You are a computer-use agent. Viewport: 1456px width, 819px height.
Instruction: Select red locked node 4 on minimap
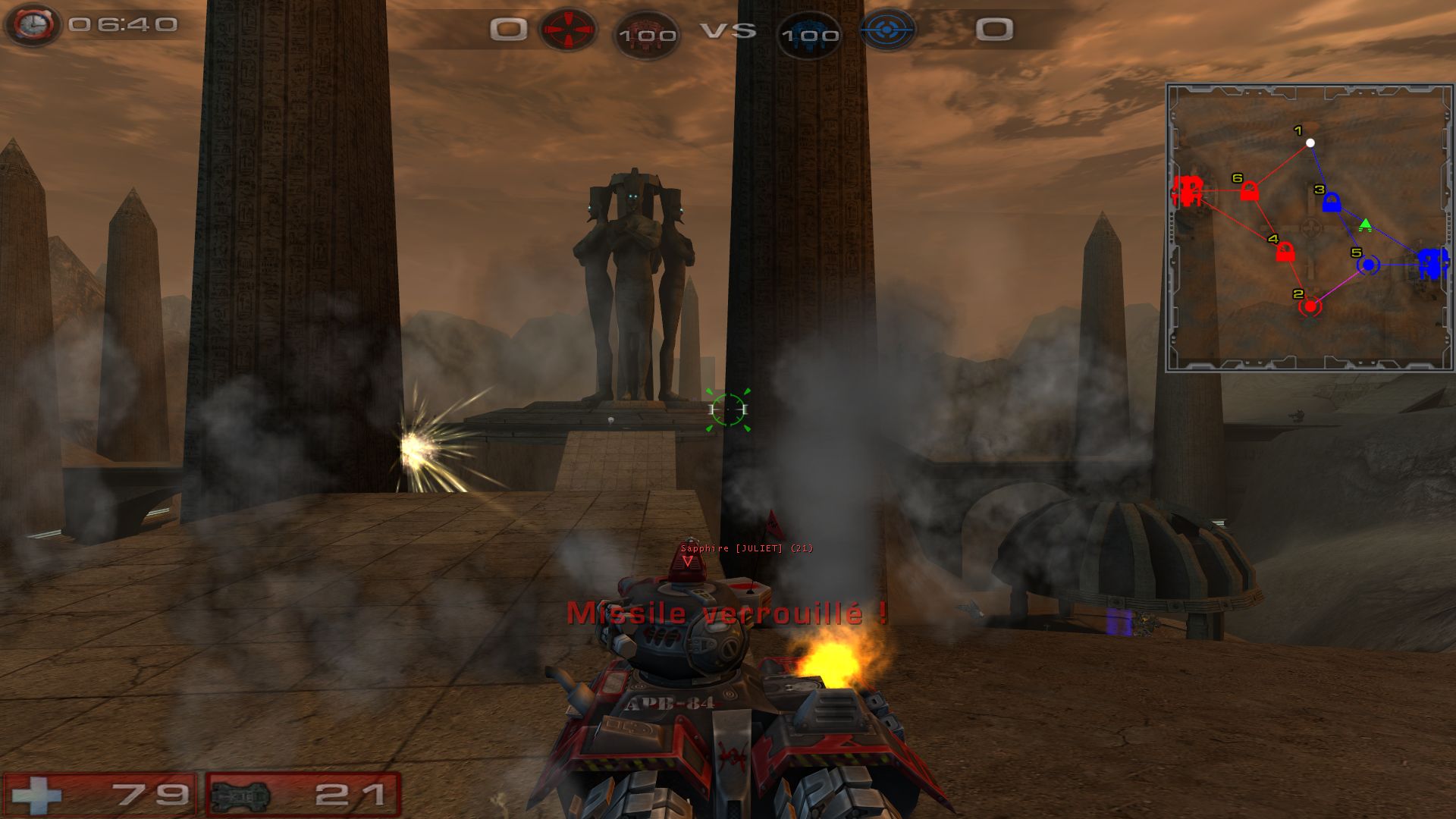click(1285, 253)
